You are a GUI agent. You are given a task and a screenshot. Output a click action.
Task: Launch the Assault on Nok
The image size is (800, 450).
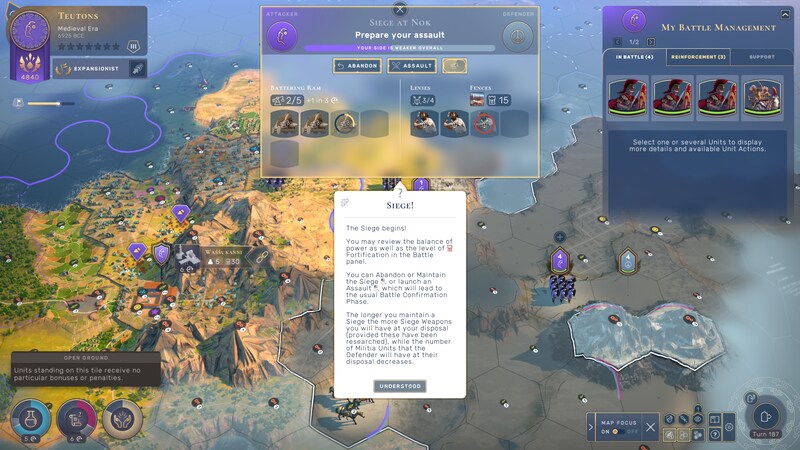click(x=412, y=65)
